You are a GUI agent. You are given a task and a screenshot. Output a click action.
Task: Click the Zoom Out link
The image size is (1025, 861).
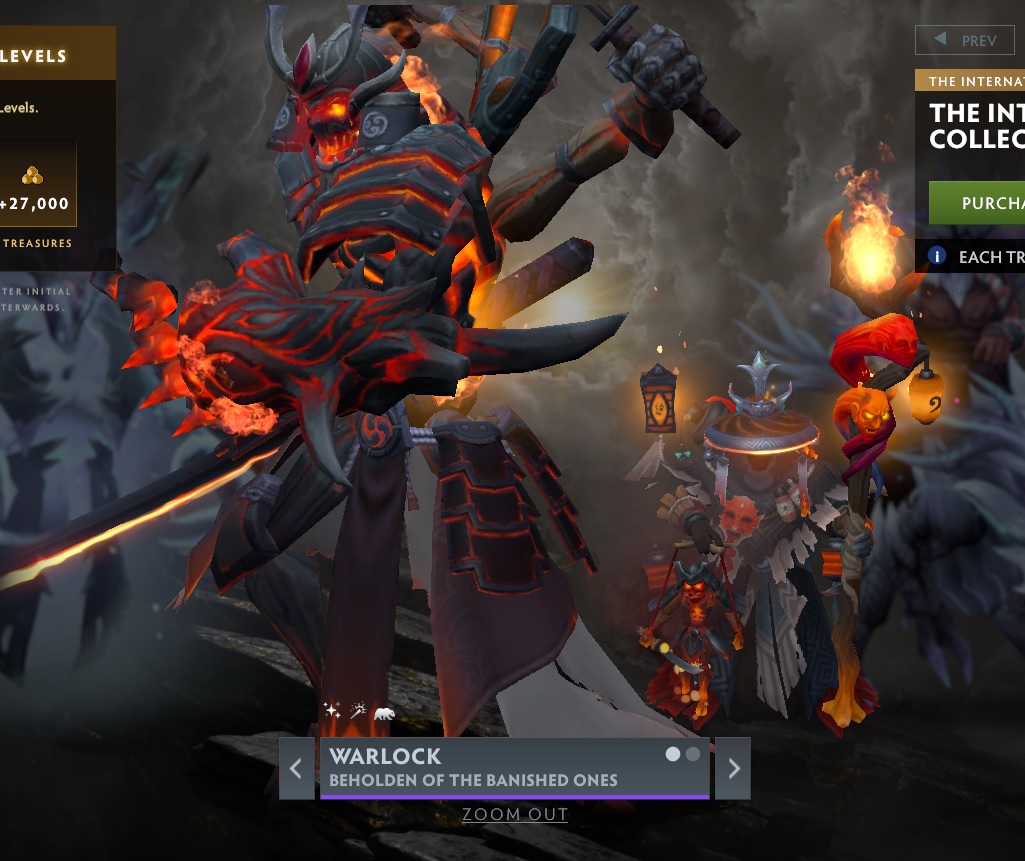515,815
